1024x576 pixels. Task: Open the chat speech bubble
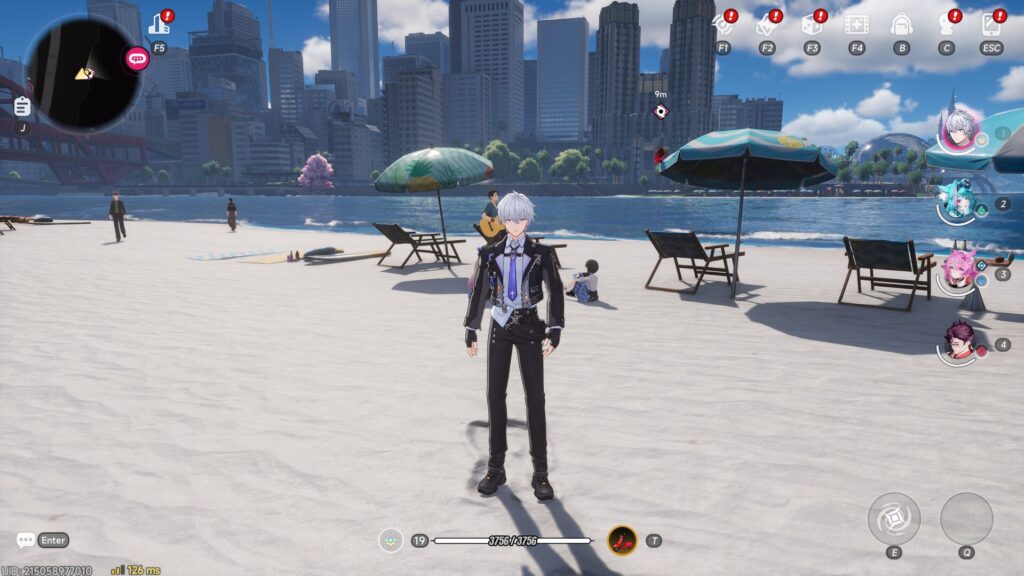pyautogui.click(x=26, y=540)
